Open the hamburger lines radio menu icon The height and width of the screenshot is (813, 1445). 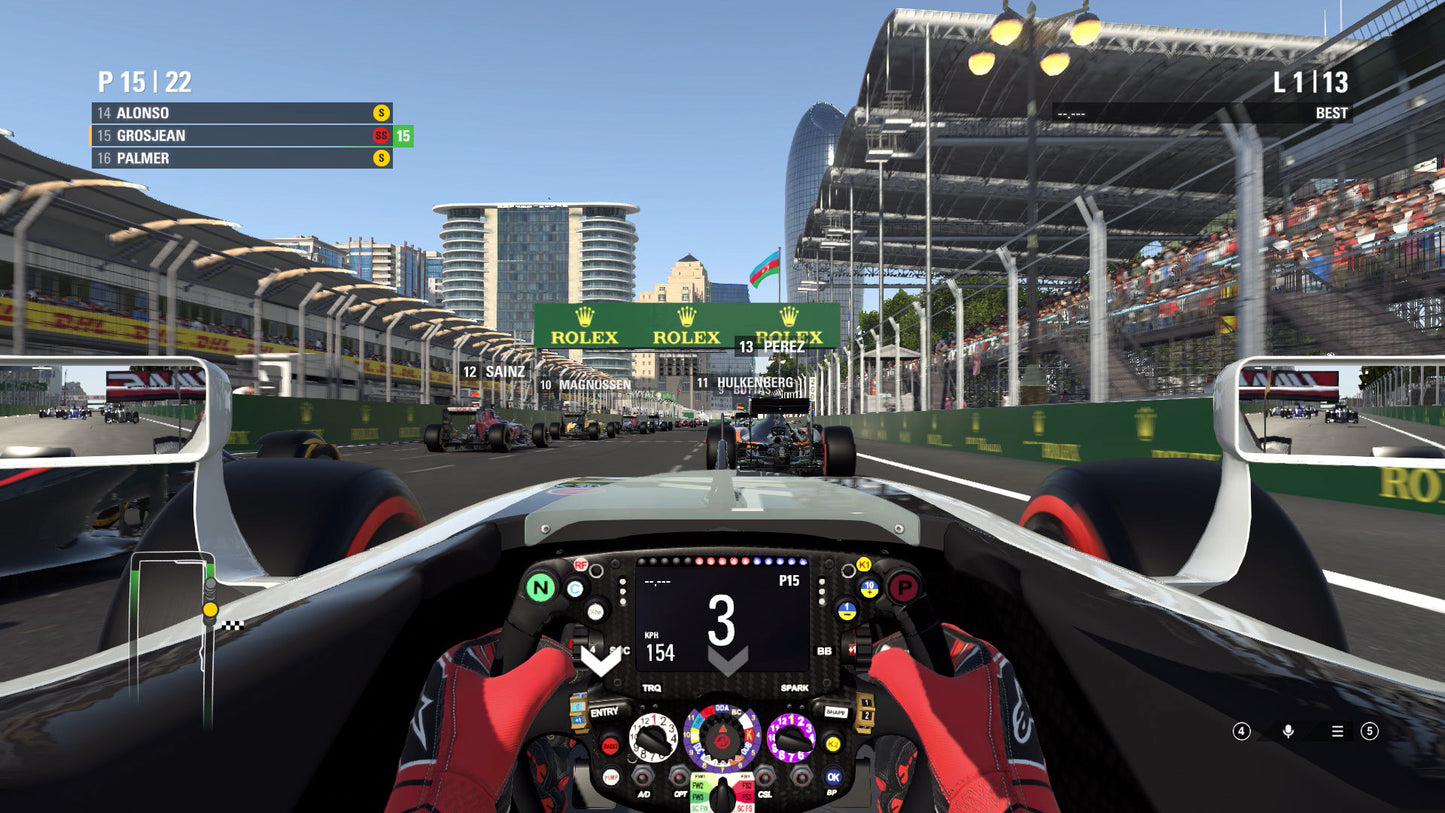click(1336, 731)
